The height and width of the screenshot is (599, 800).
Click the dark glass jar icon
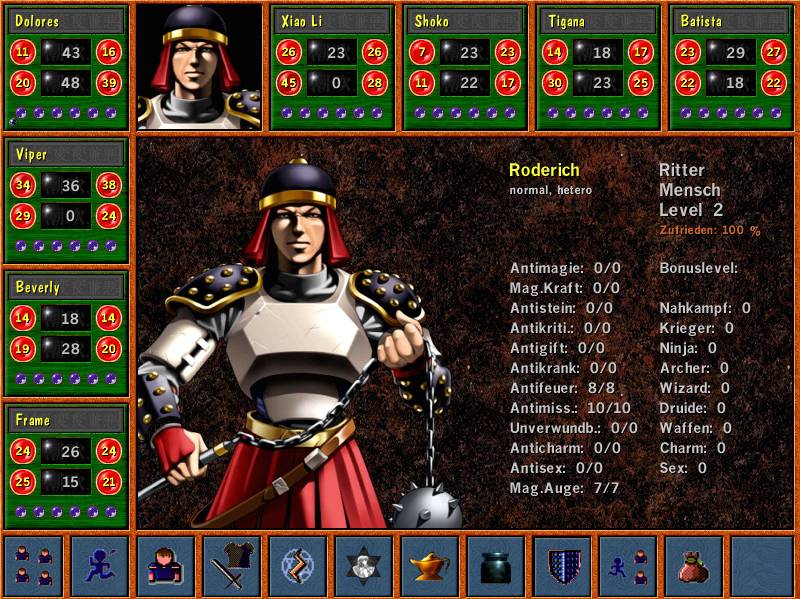coord(496,565)
